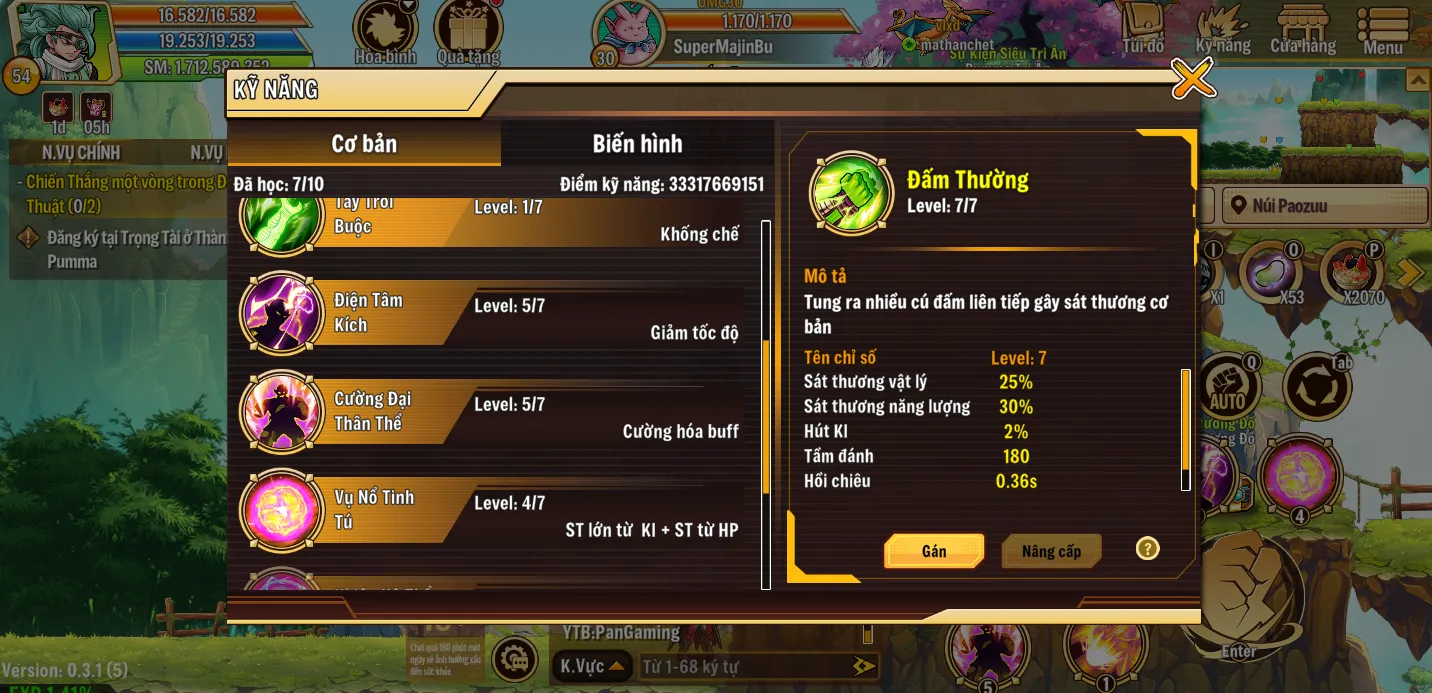Upgrade the skill with Nâng cấp
This screenshot has height=693, width=1432.
point(1051,551)
